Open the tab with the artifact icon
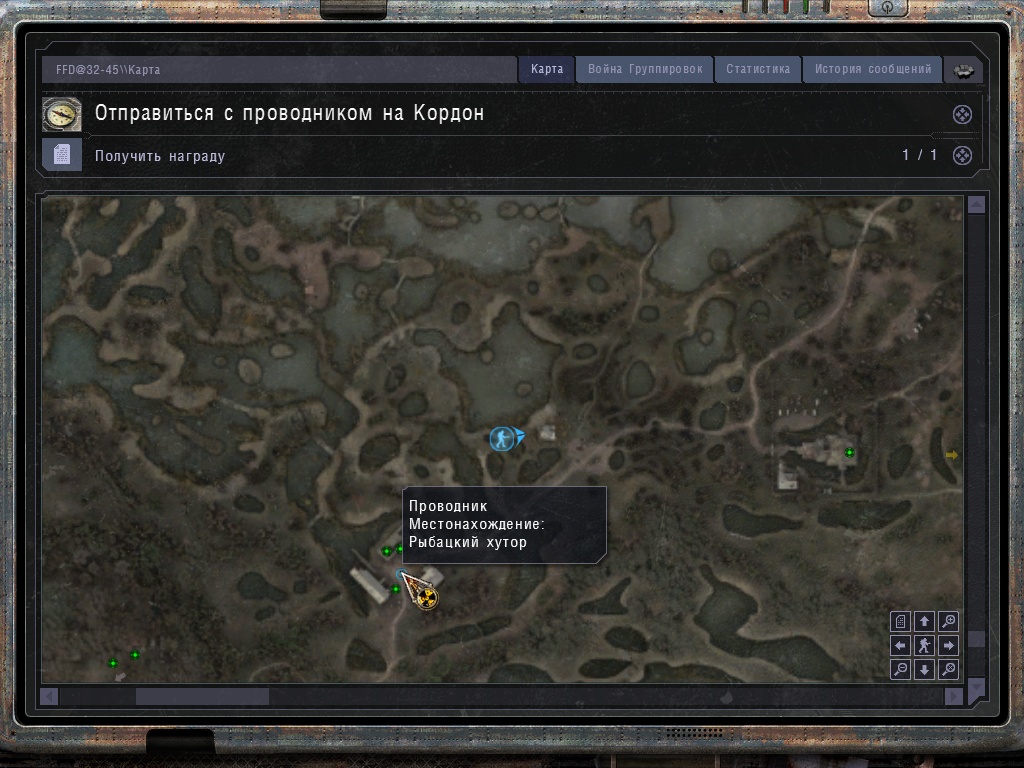1024x768 pixels. 964,70
